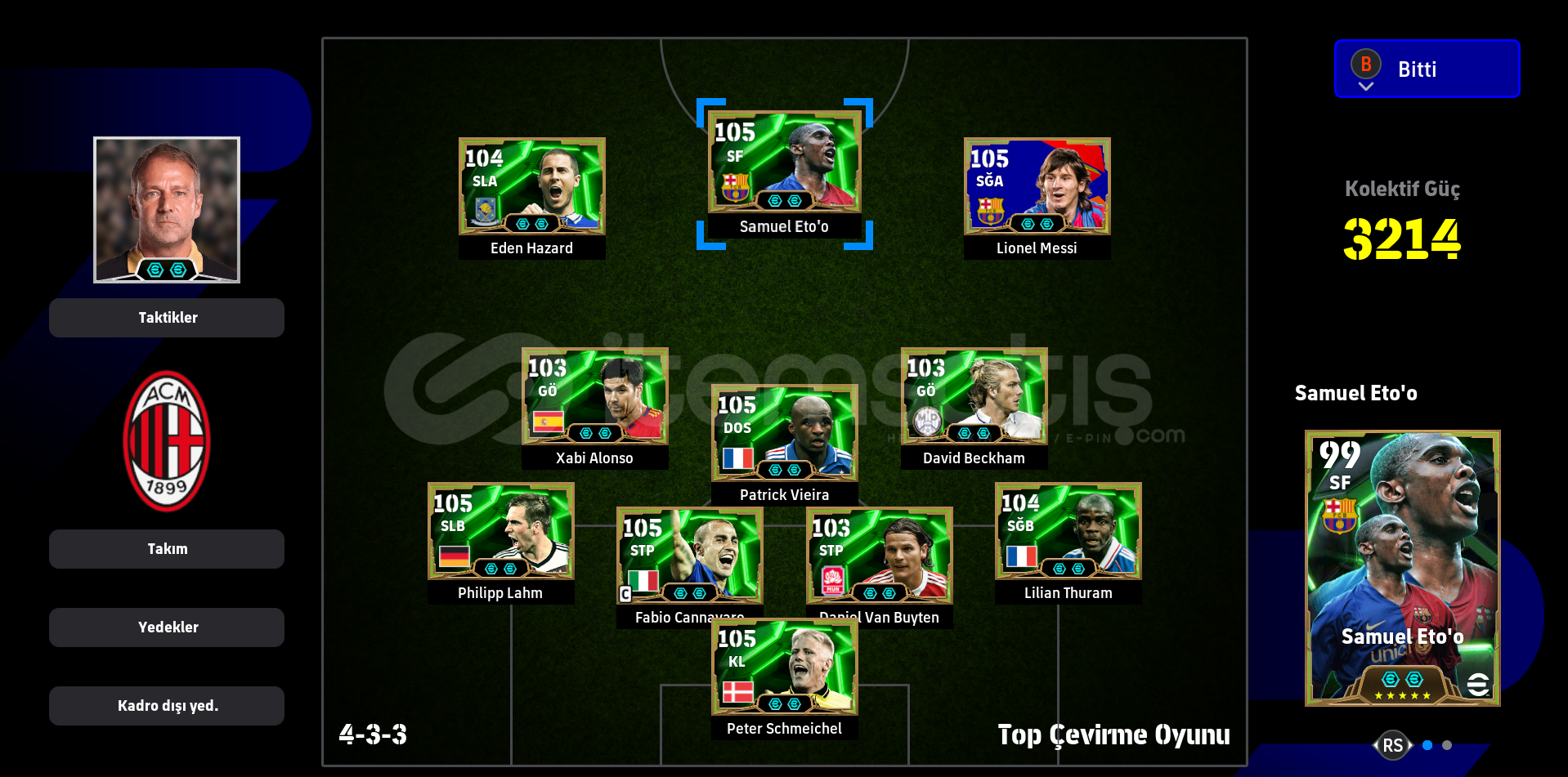1568x777 pixels.
Task: Click the Barcelona crest on Eto'o's detail card
Action: click(x=1339, y=515)
